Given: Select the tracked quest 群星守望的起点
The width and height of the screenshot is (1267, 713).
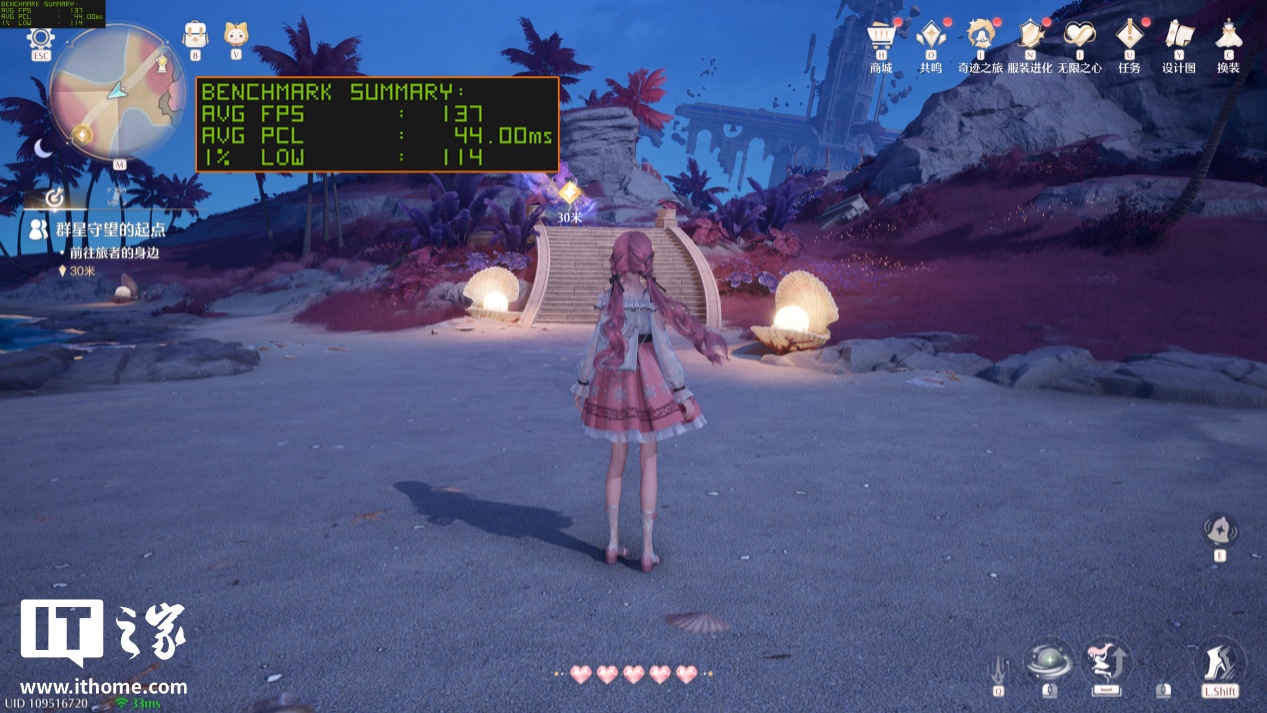Looking at the screenshot, I should tap(110, 229).
